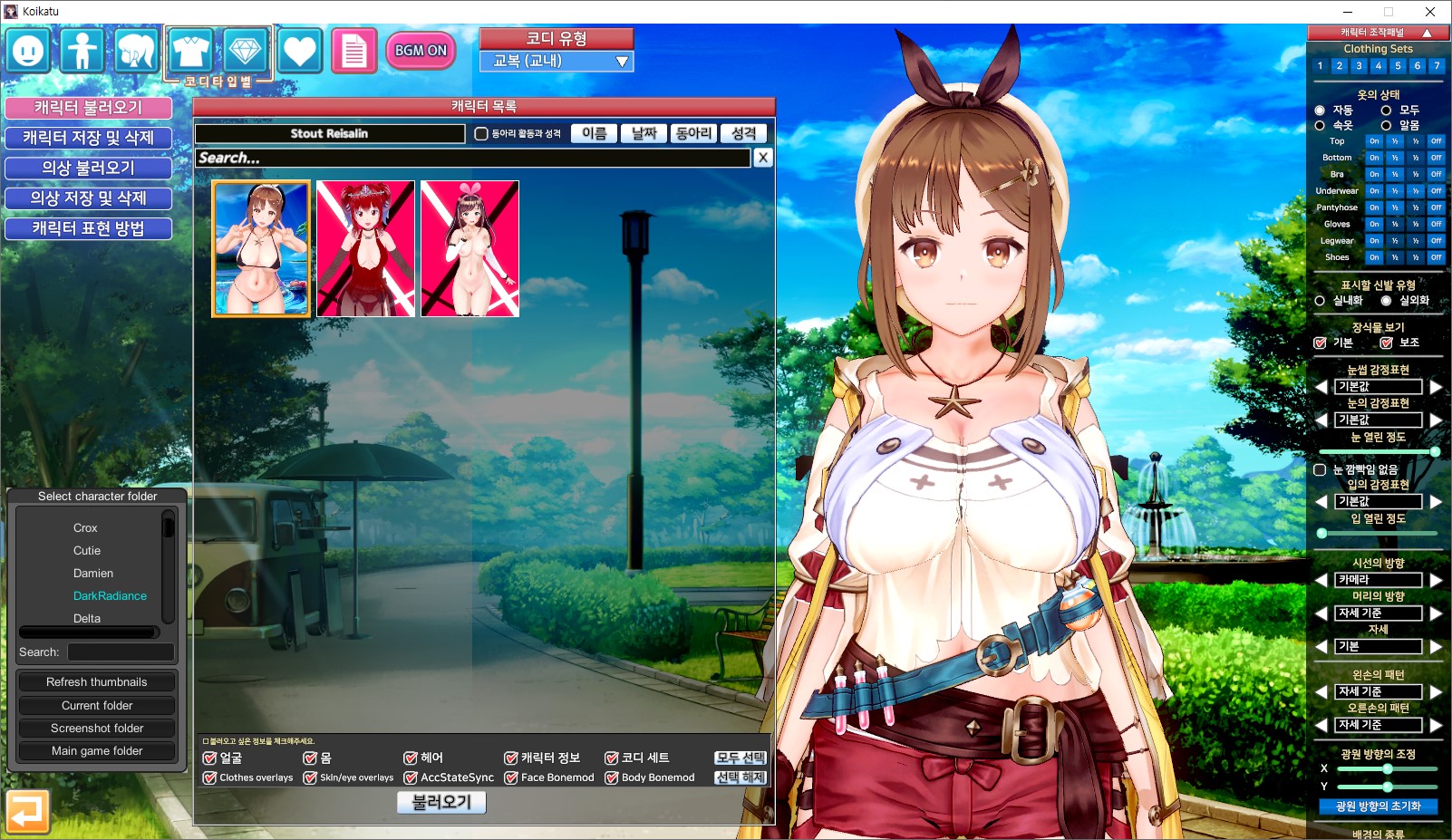Switch to clothing set number 3
The image size is (1452, 840).
[x=1359, y=66]
